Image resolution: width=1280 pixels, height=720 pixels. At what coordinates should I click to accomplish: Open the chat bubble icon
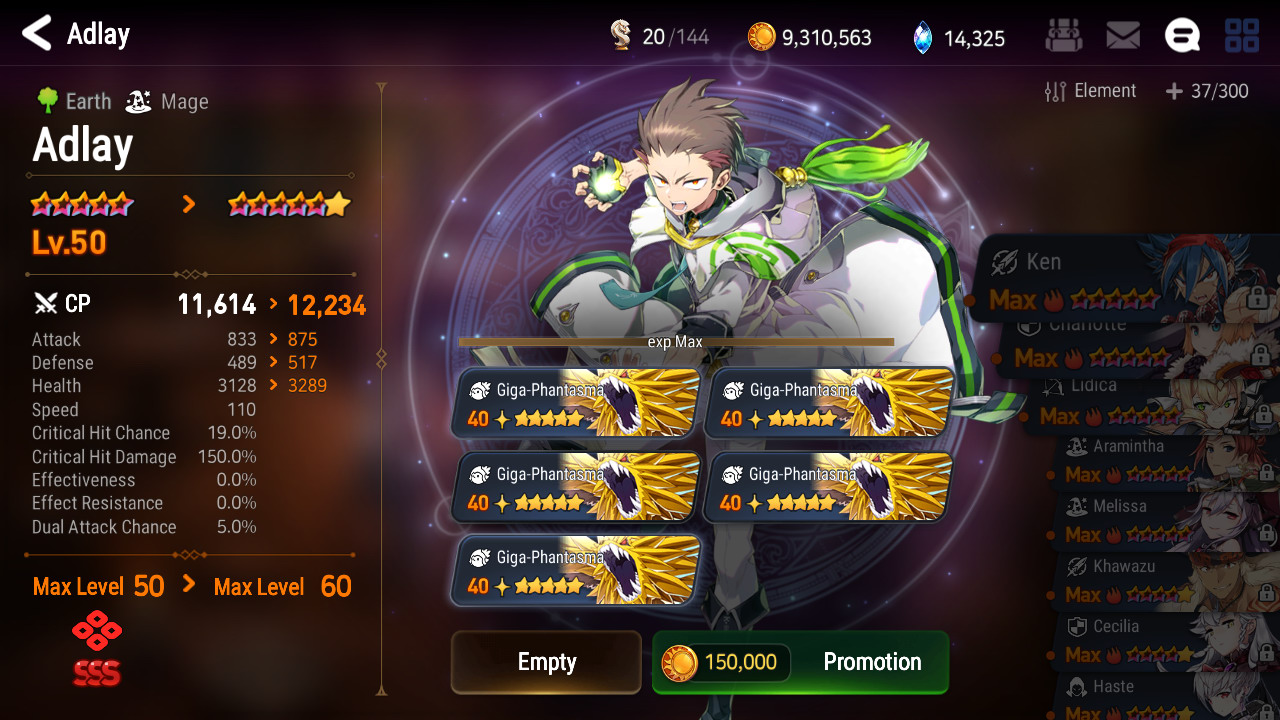coord(1182,36)
